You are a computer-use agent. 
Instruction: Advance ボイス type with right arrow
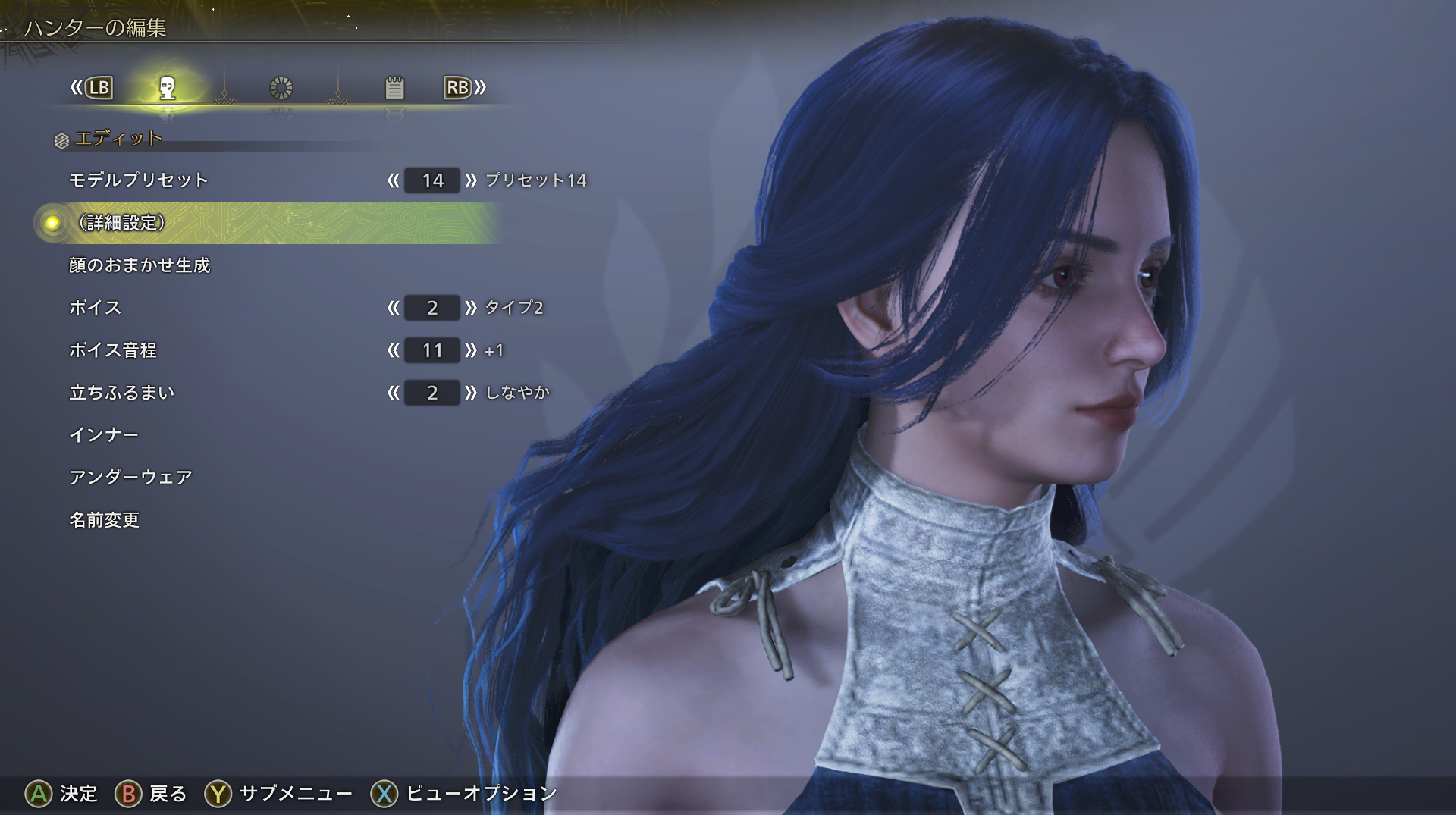tap(471, 308)
